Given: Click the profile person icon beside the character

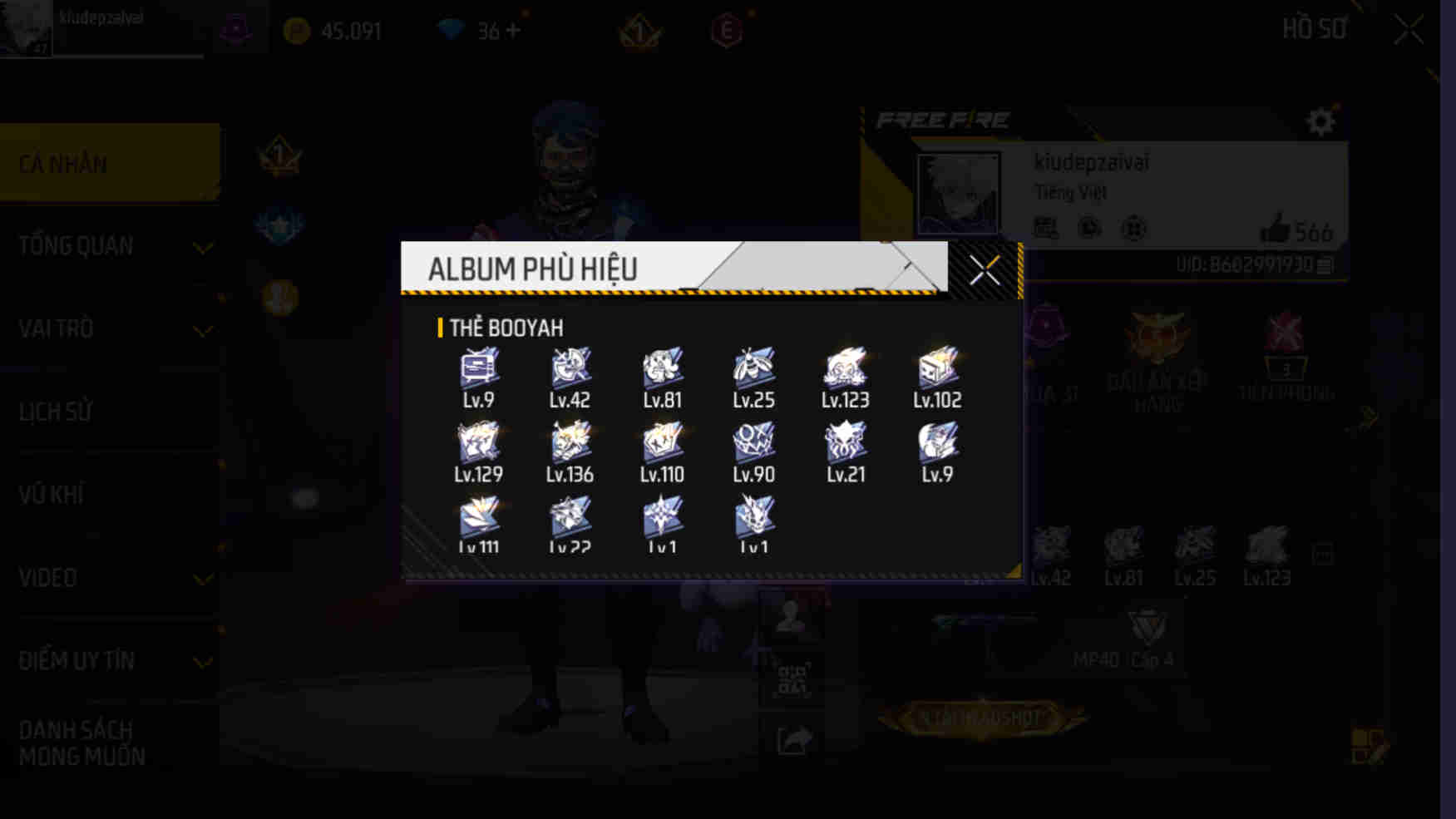Looking at the screenshot, I should pyautogui.click(x=790, y=615).
